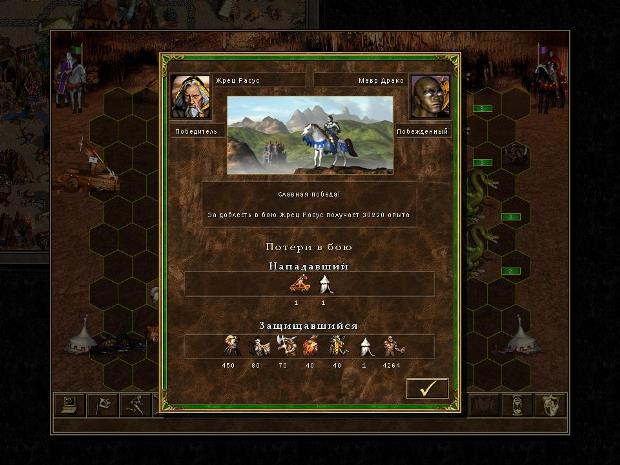Click the defend shield button
The height and width of the screenshot is (465, 620).
(x=550, y=406)
